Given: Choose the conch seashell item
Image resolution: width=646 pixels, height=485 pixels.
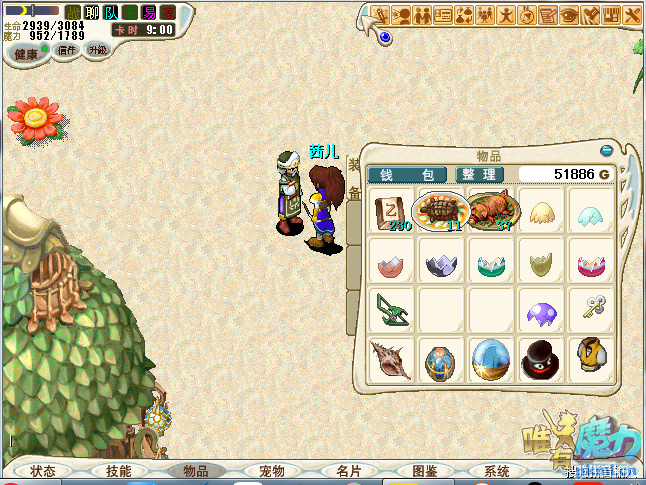Looking at the screenshot, I should pyautogui.click(x=389, y=360).
